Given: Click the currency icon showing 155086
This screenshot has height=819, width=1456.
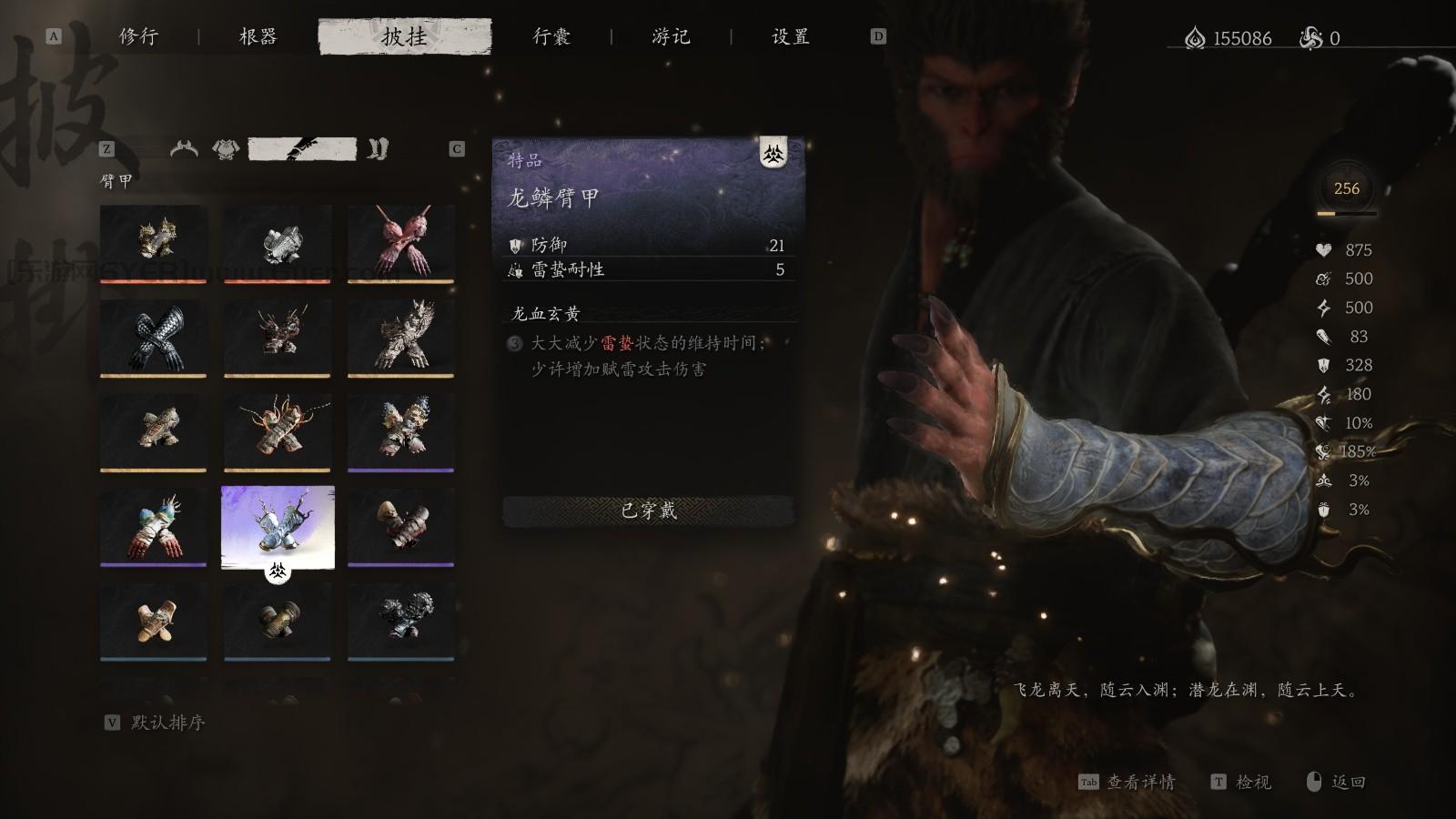Looking at the screenshot, I should (x=1193, y=38).
